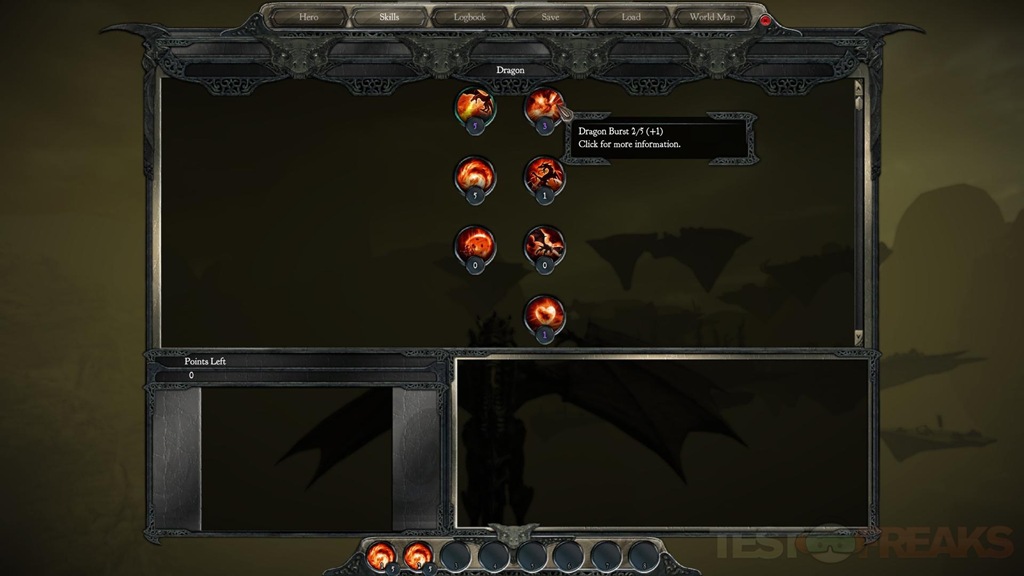Switch to the Skills tab
The height and width of the screenshot is (576, 1024).
pyautogui.click(x=389, y=17)
